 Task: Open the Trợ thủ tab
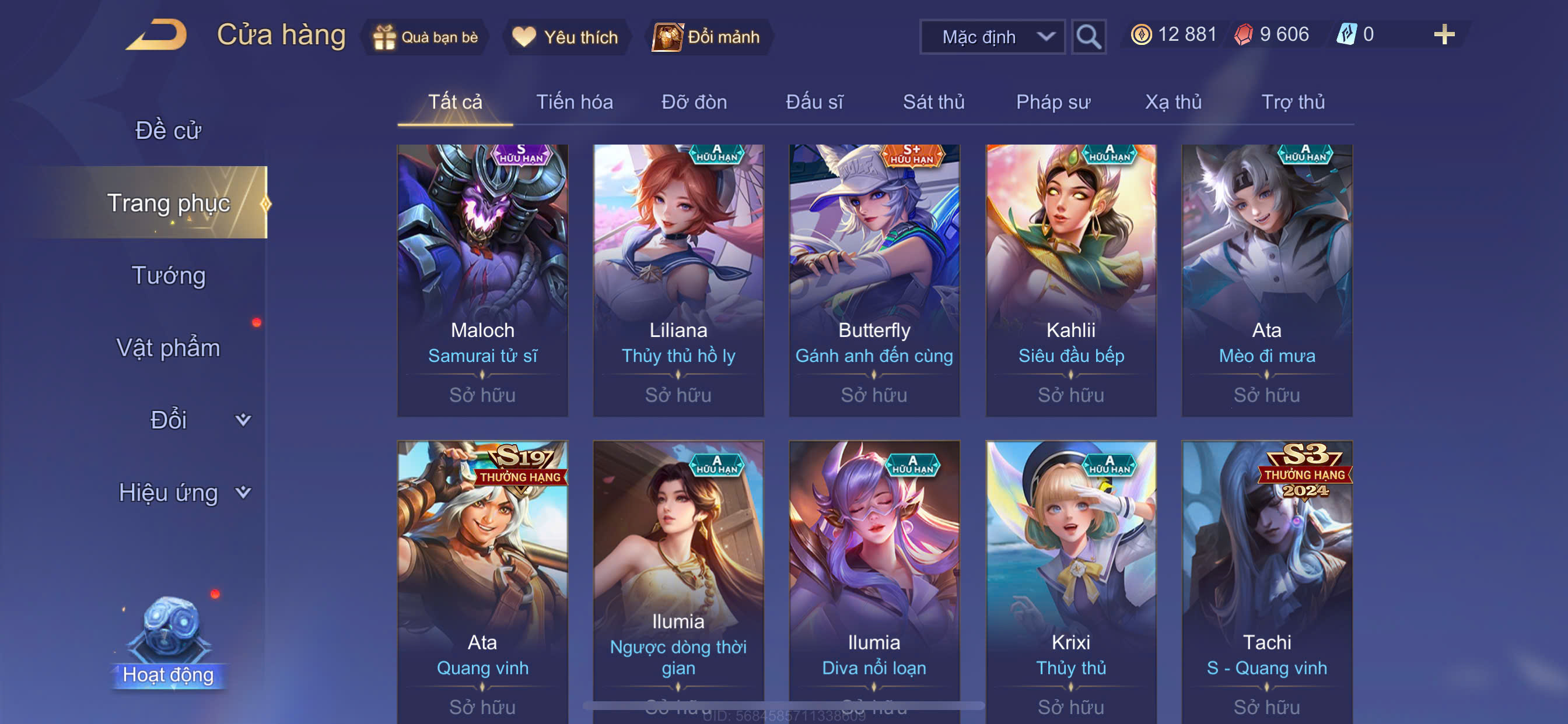(x=1292, y=101)
